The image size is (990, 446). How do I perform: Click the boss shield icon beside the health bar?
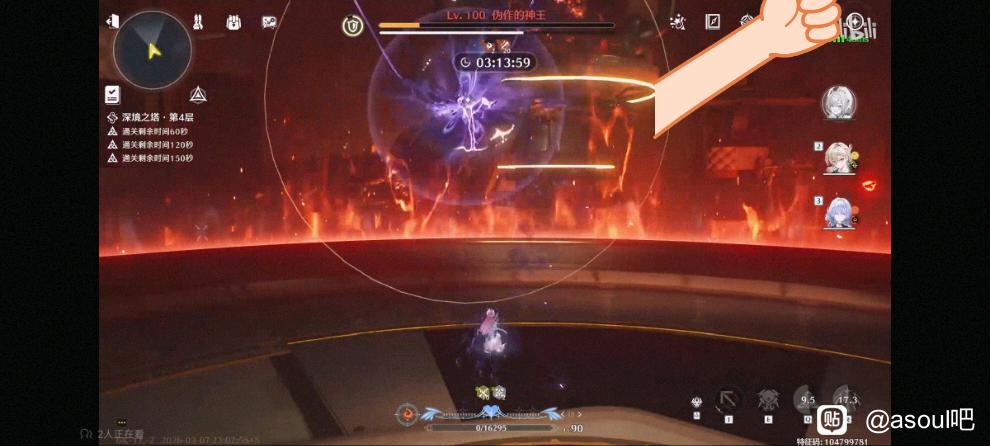click(x=352, y=26)
